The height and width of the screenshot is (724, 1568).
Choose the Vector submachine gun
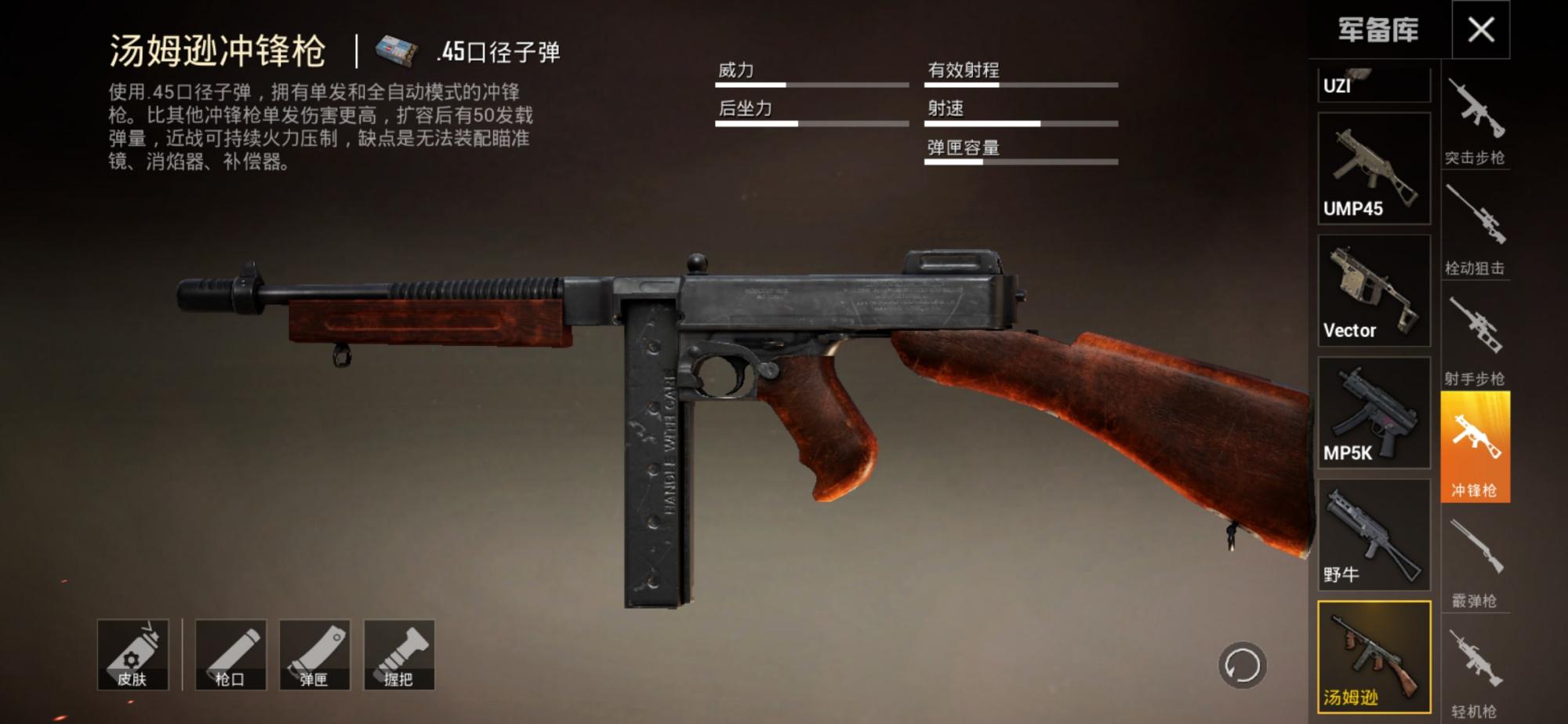click(x=1374, y=291)
